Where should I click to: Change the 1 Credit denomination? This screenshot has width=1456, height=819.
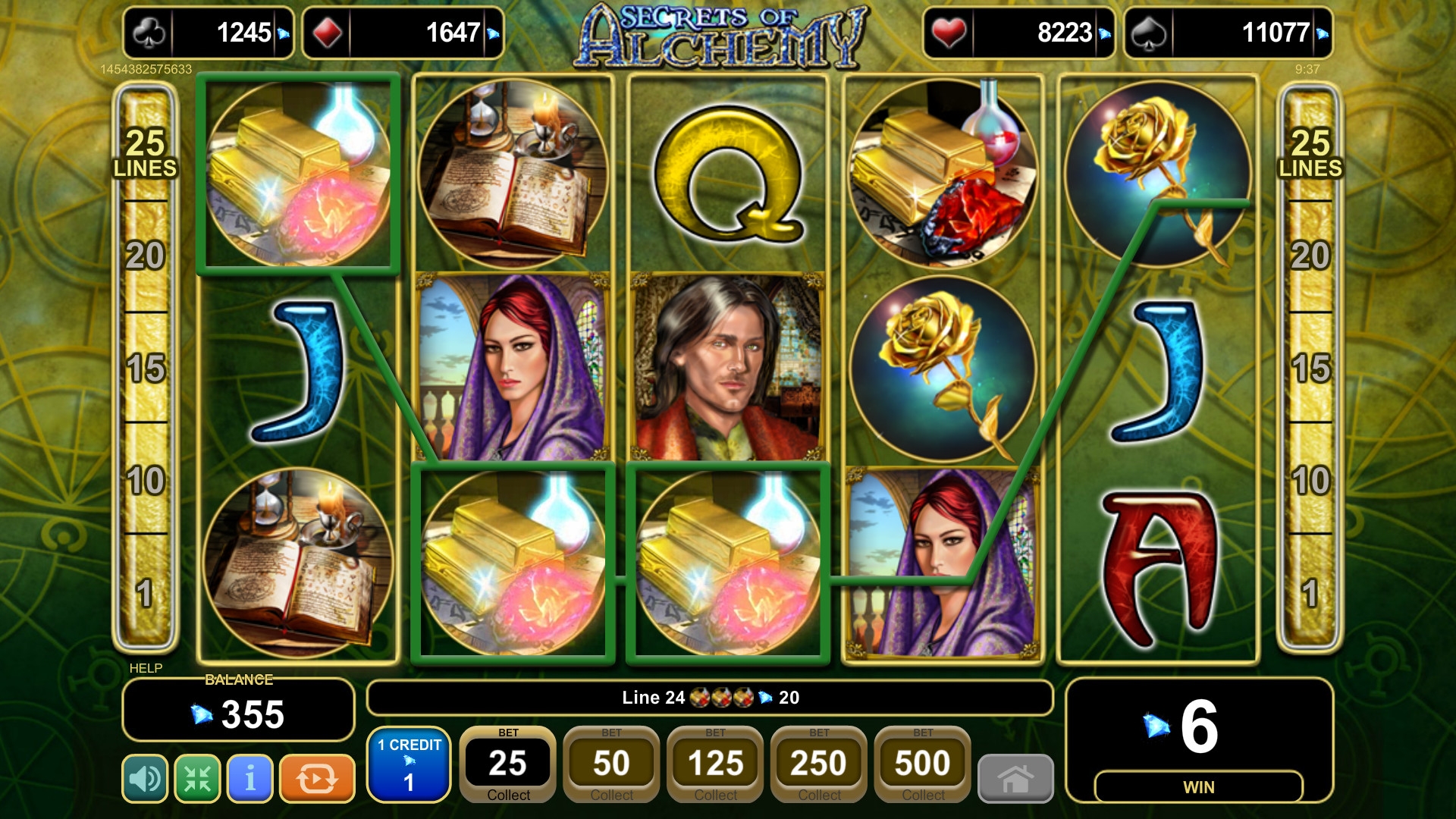[409, 764]
